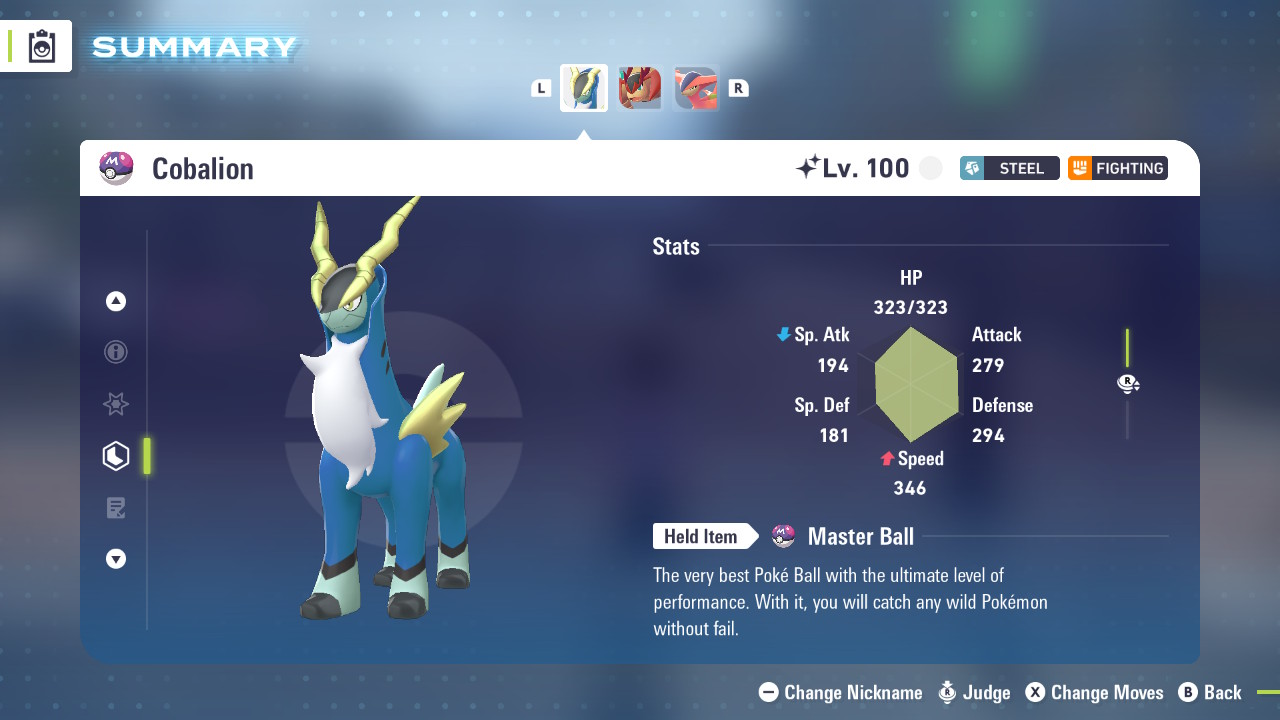The width and height of the screenshot is (1280, 720).
Task: Select the Cobalion party thumbnail
Action: (584, 88)
